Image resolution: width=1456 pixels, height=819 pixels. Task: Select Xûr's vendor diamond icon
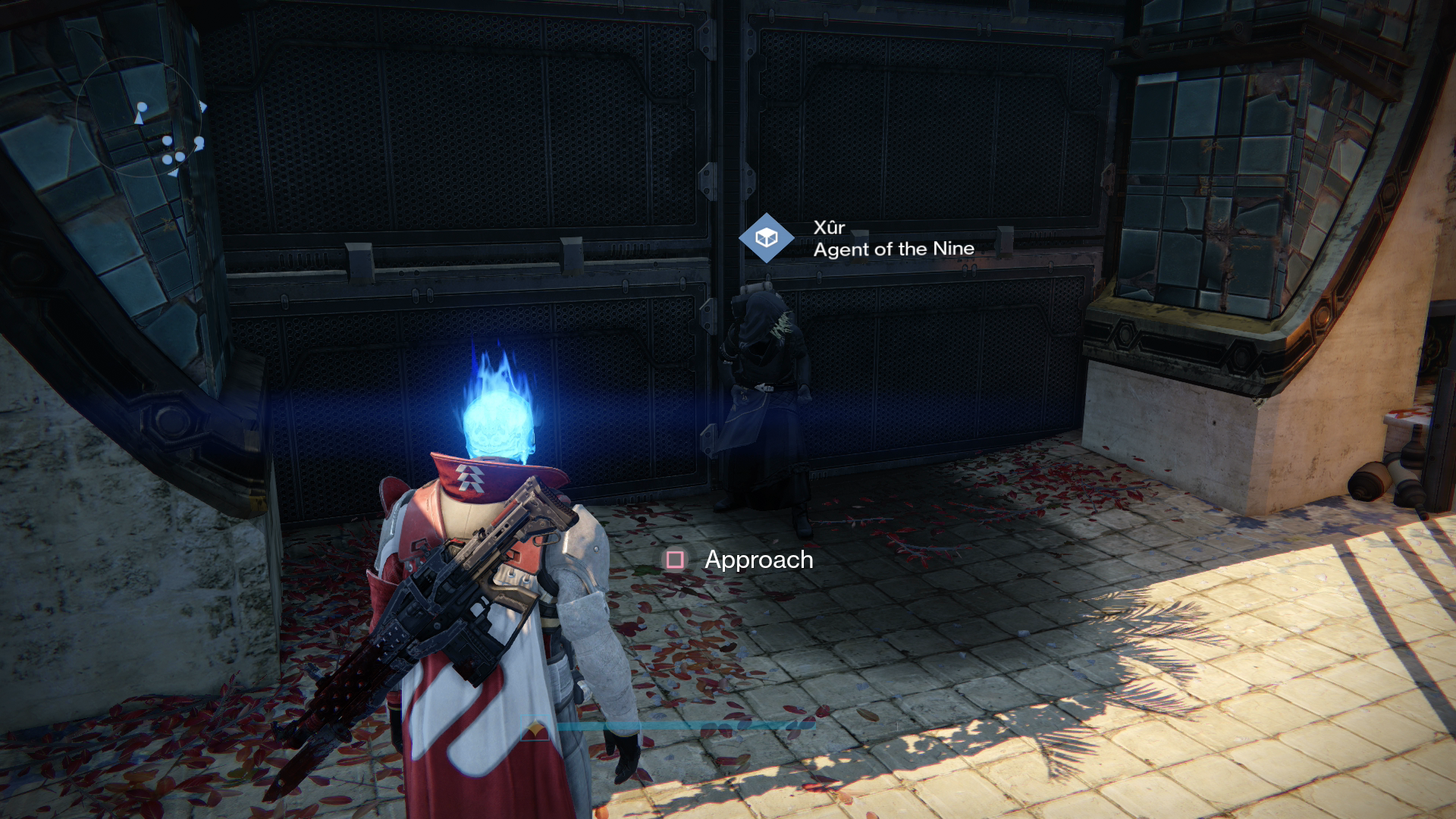767,238
